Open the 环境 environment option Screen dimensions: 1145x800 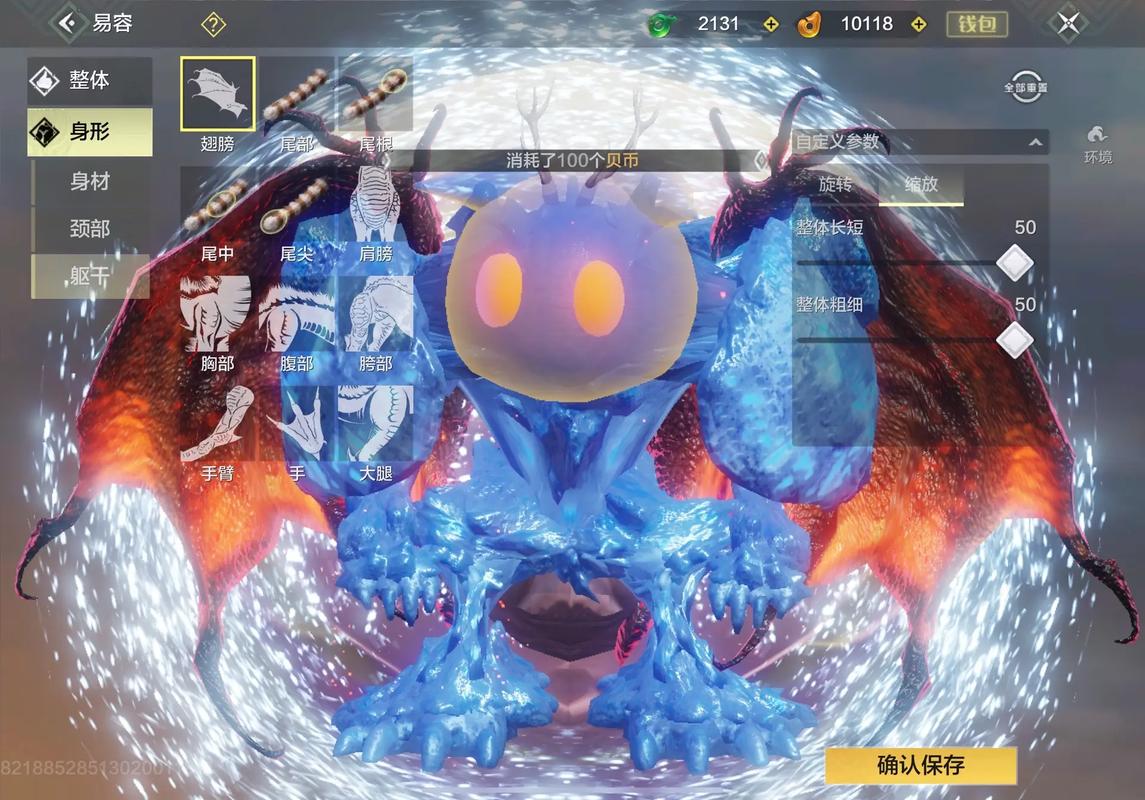tap(1097, 143)
